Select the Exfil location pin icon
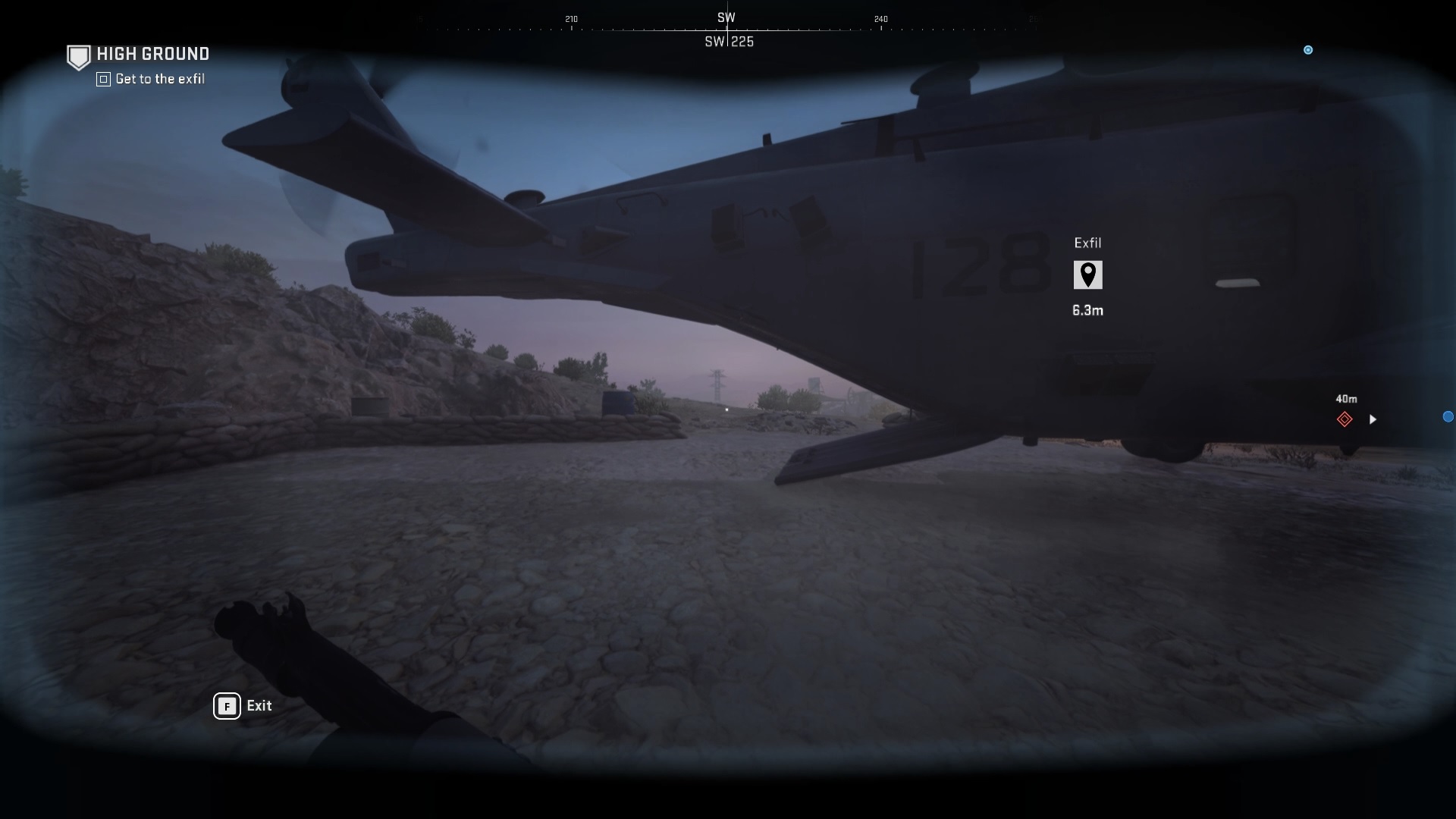 point(1088,275)
